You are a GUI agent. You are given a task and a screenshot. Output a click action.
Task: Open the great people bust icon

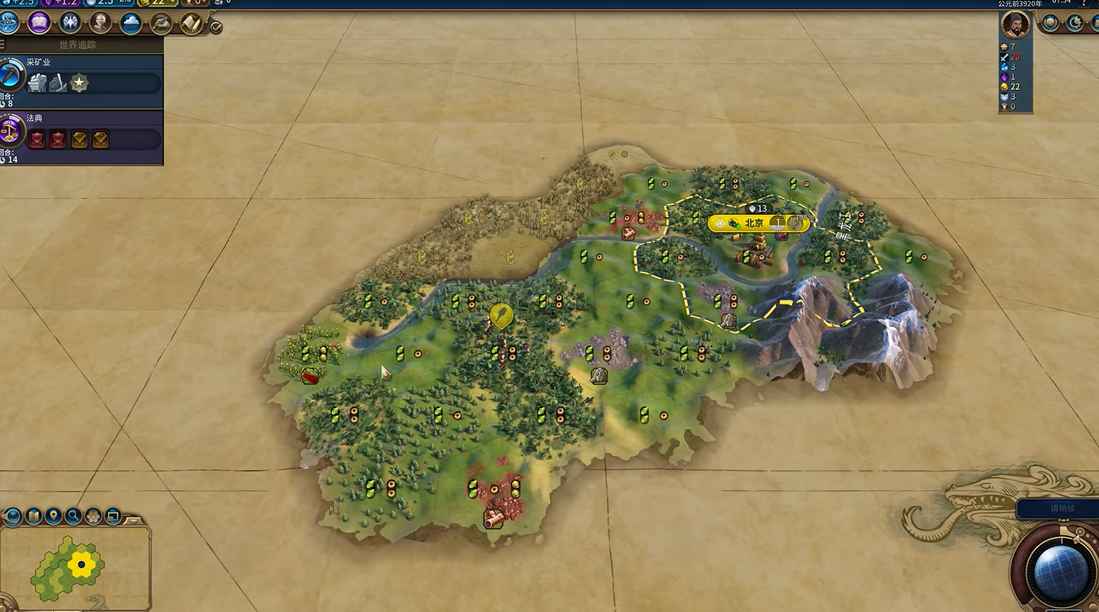(101, 22)
